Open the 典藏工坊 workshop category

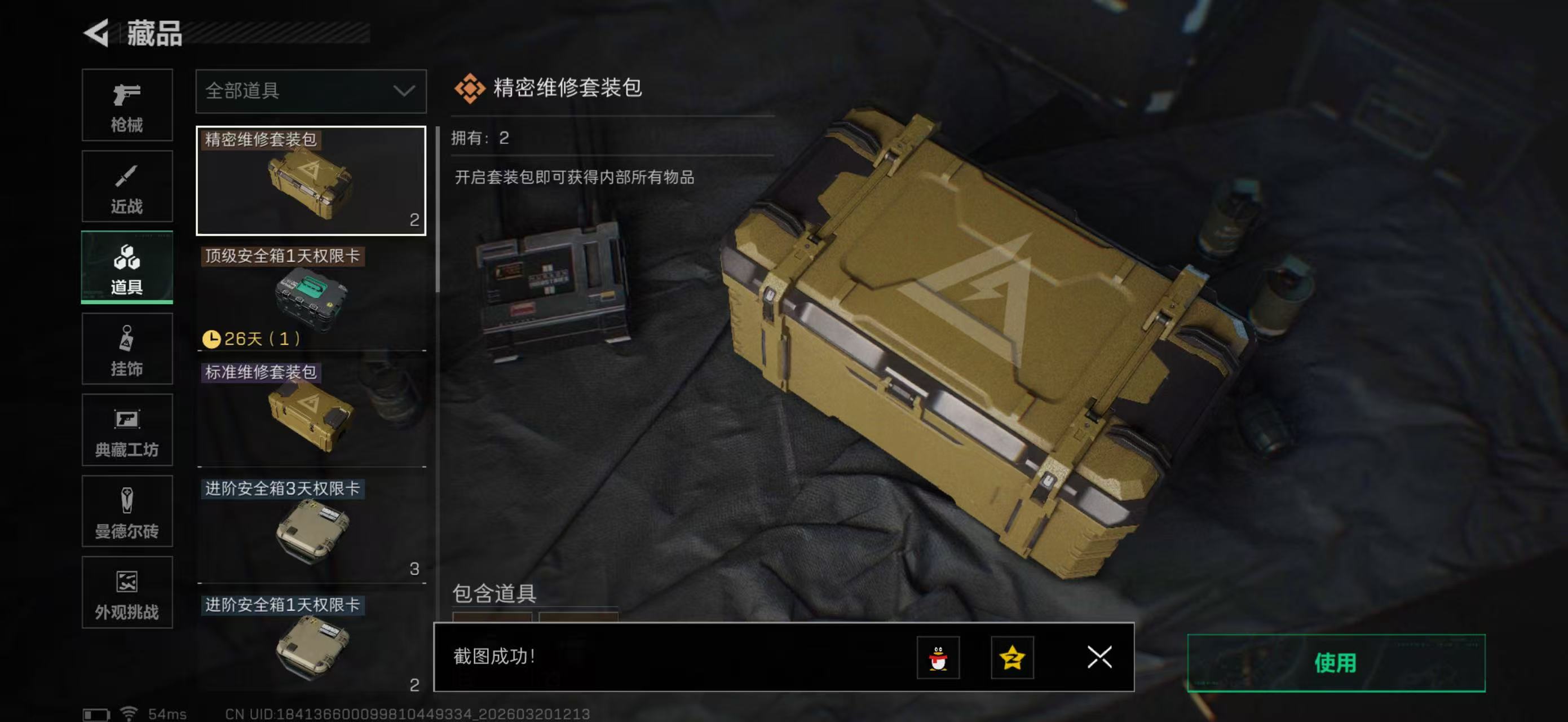(x=127, y=430)
